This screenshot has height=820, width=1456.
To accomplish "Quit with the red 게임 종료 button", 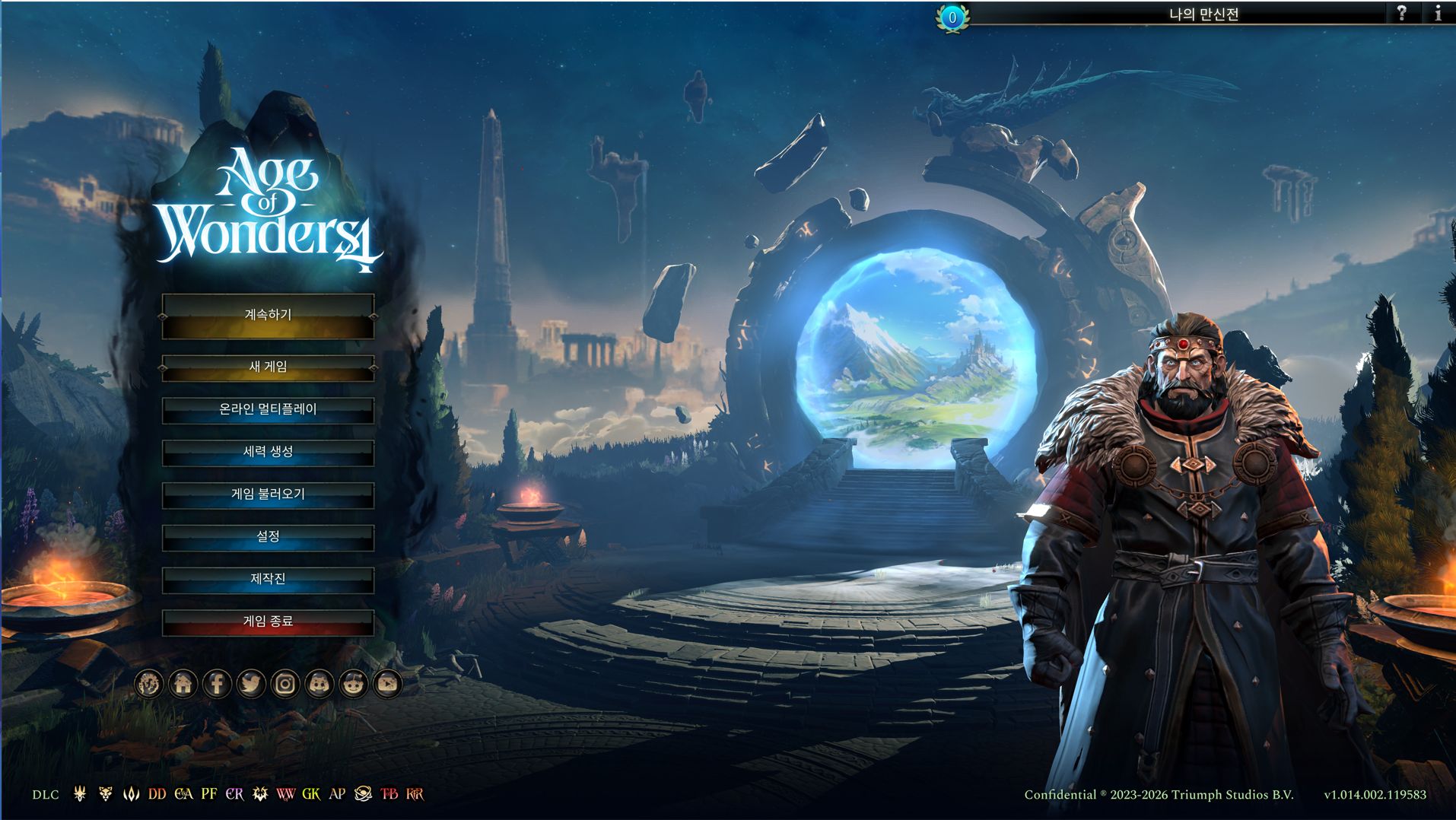I will coord(268,622).
